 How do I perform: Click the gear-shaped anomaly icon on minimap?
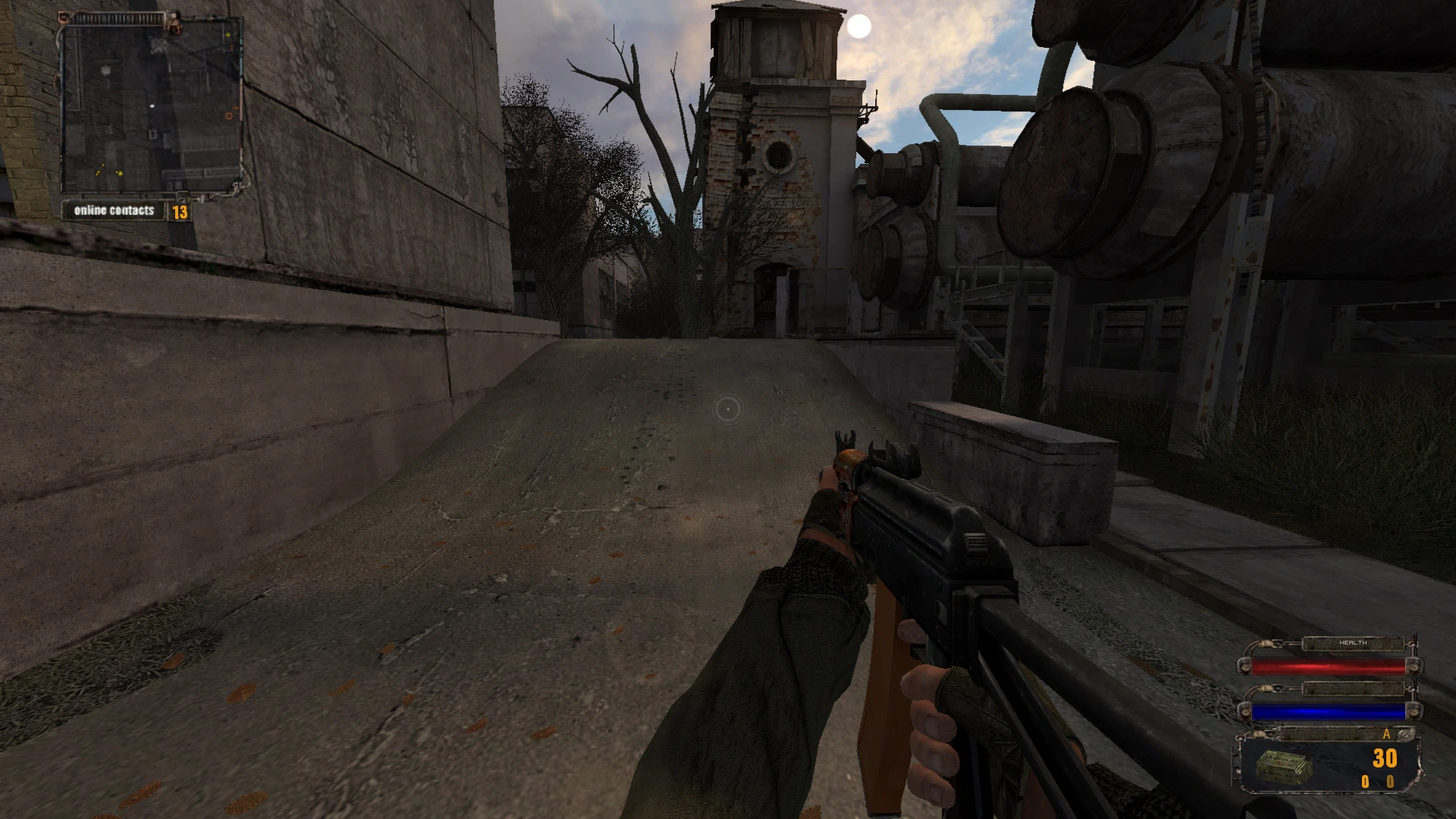click(x=228, y=115)
